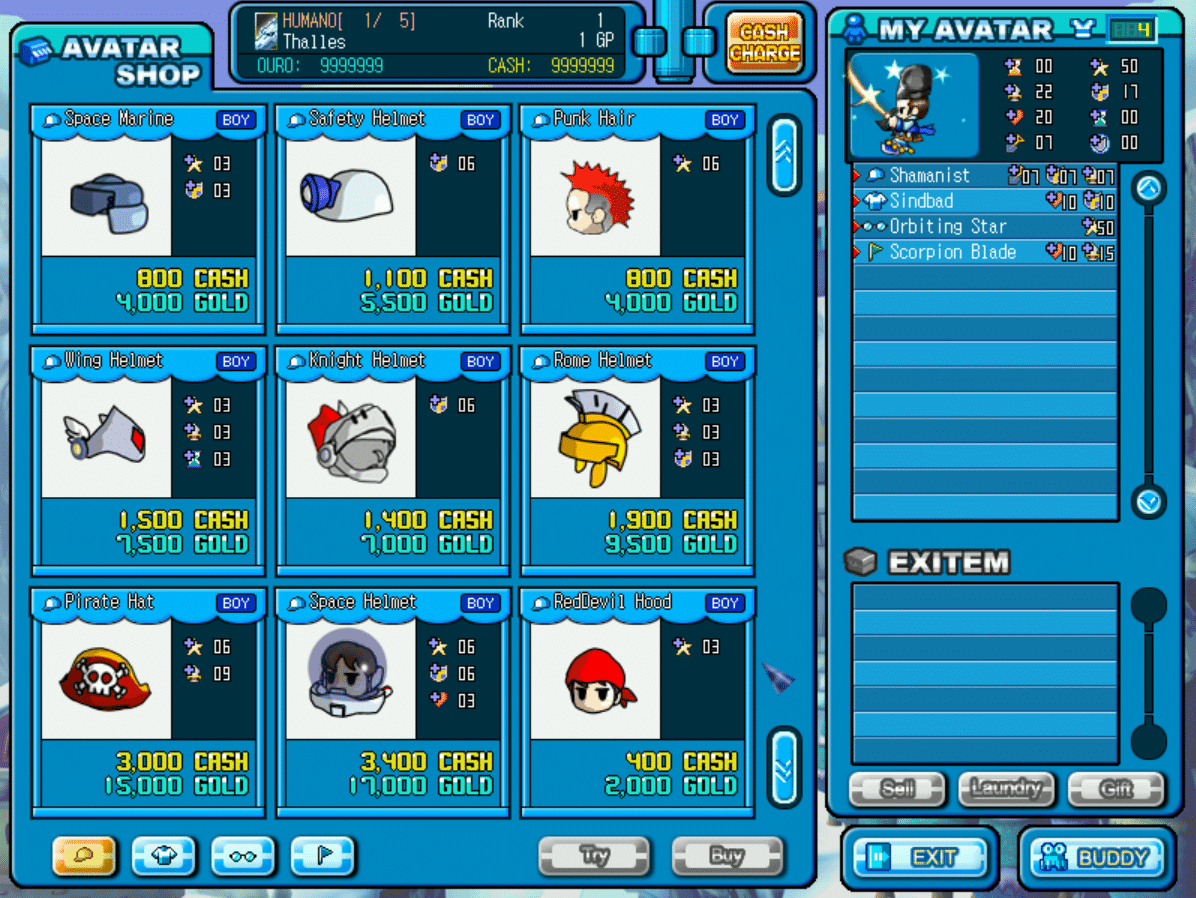Open the Cash Charge screen
Image resolution: width=1196 pixels, height=898 pixels.
coord(764,43)
